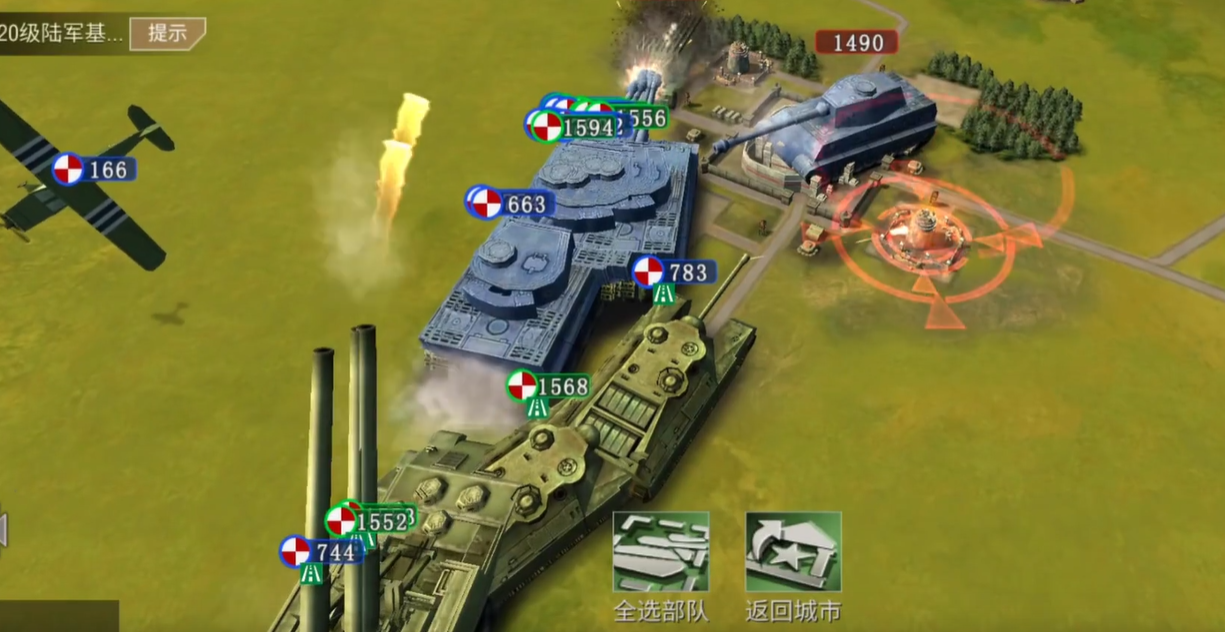Select the unit marker labeled 783
This screenshot has width=1225, height=632.
pos(674,271)
